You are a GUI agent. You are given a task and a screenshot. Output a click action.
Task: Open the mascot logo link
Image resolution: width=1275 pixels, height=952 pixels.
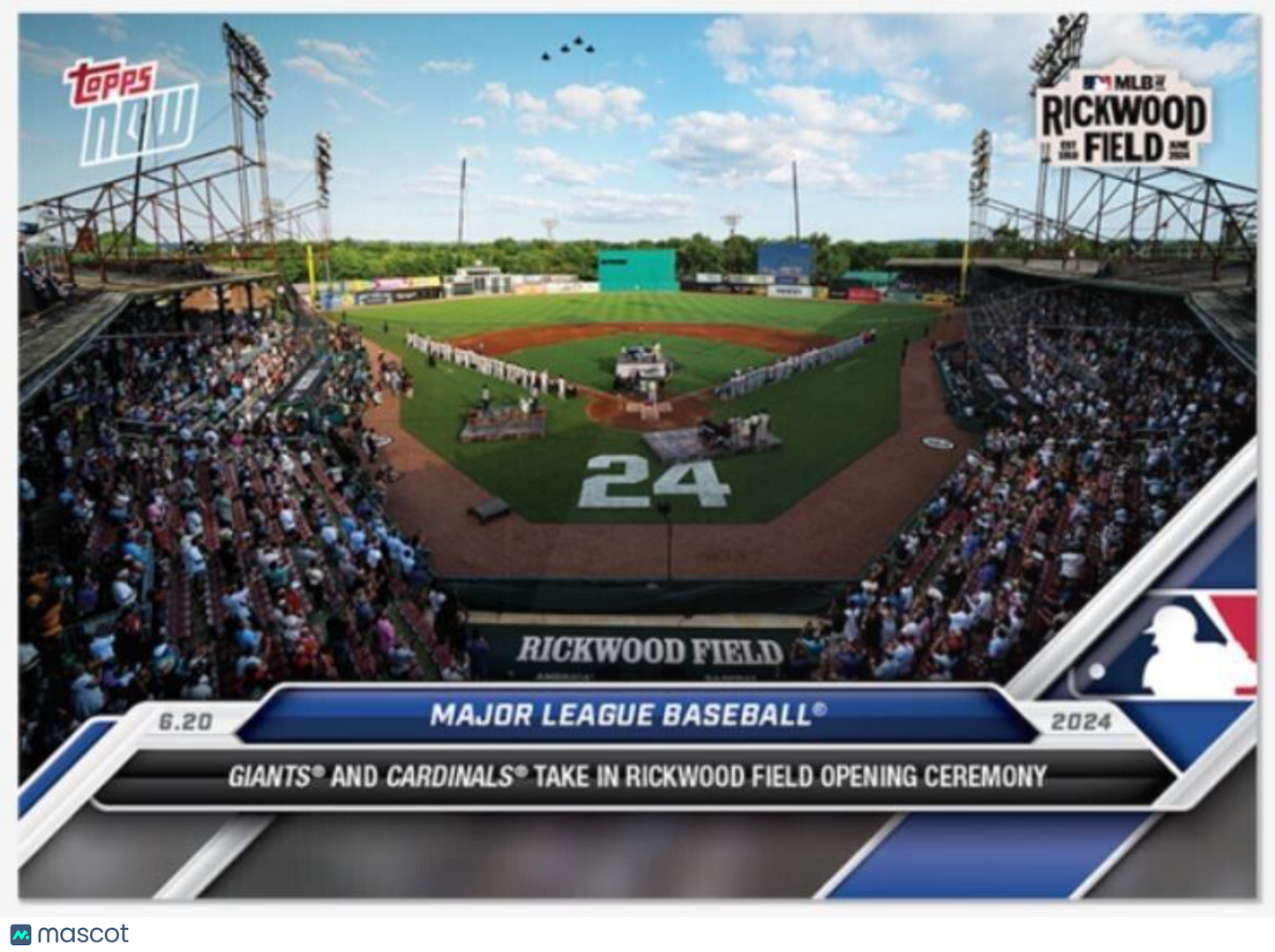pyautogui.click(x=70, y=933)
